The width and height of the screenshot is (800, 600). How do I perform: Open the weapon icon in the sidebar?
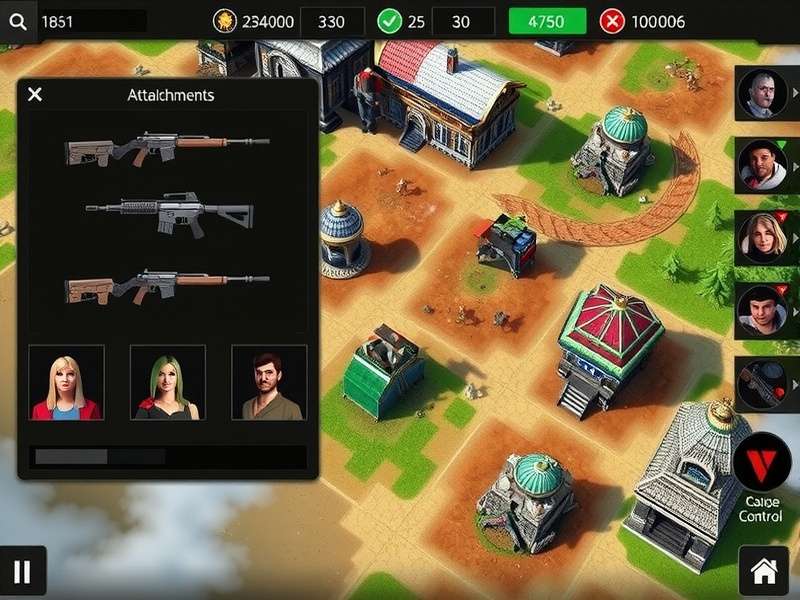click(x=762, y=383)
